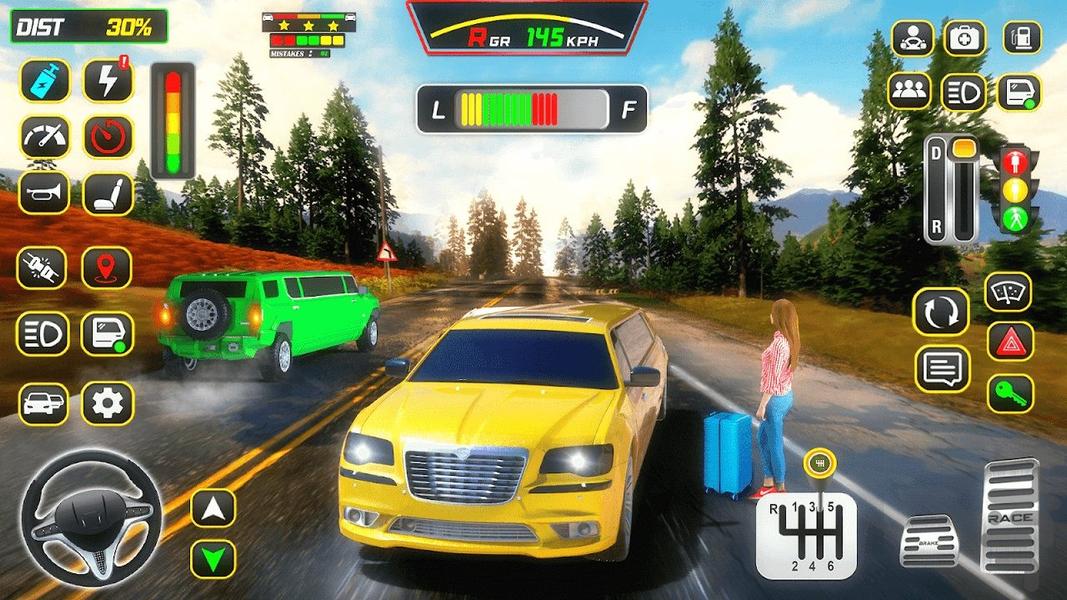
Task: Open the first aid kit
Action: pyautogui.click(x=965, y=38)
